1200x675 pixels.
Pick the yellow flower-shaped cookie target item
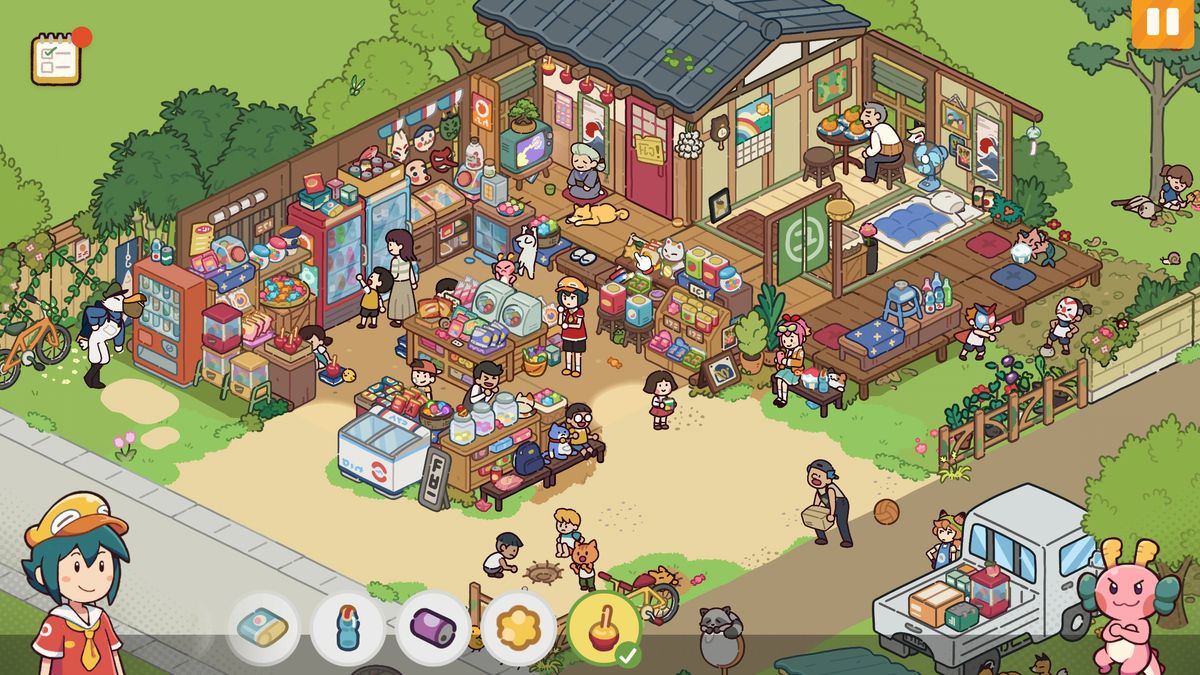click(x=518, y=629)
